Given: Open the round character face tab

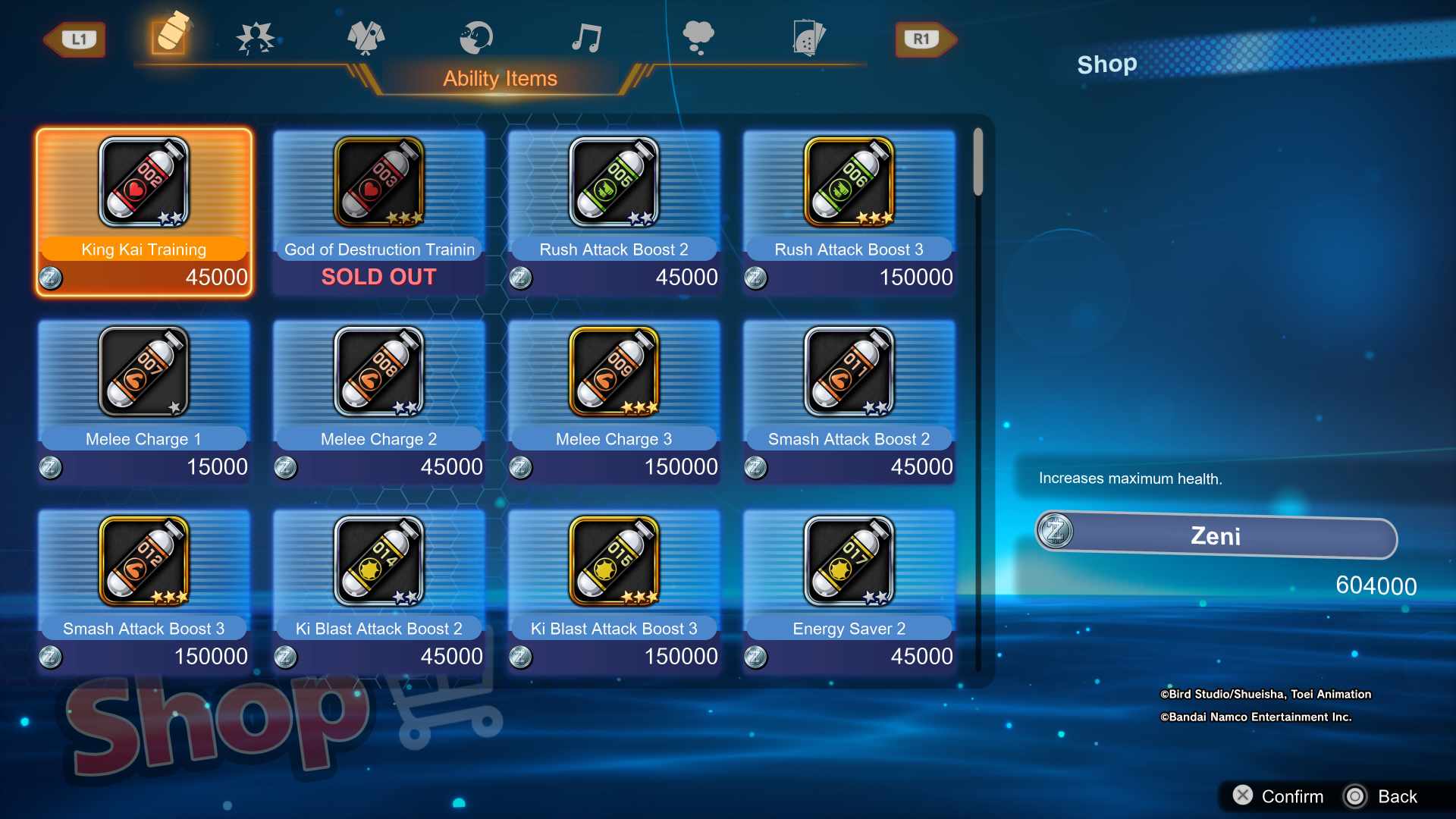Looking at the screenshot, I should tap(476, 38).
